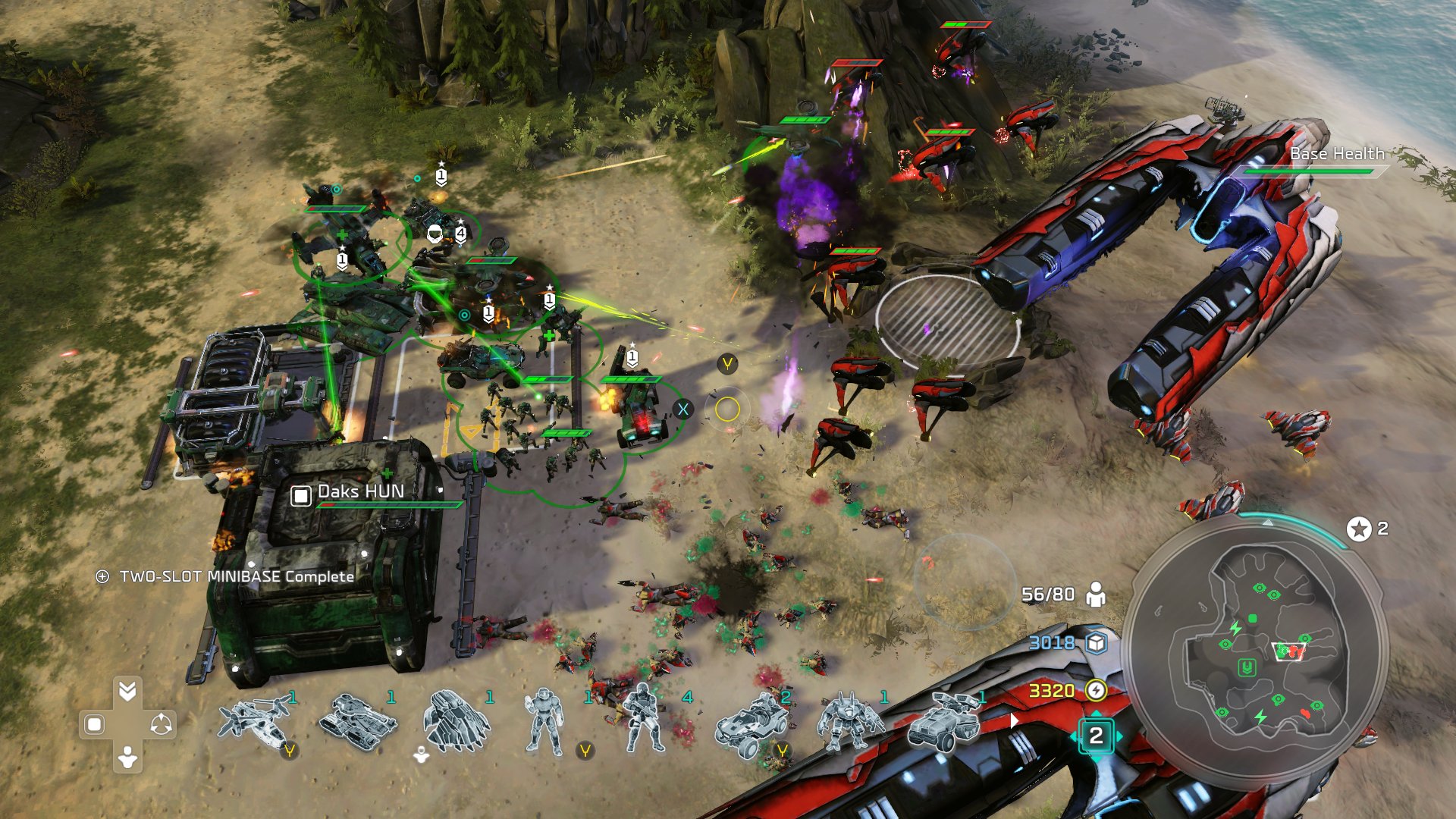Screen dimensions: 1456x819
Task: Click the circular minimap
Action: pos(1254,651)
